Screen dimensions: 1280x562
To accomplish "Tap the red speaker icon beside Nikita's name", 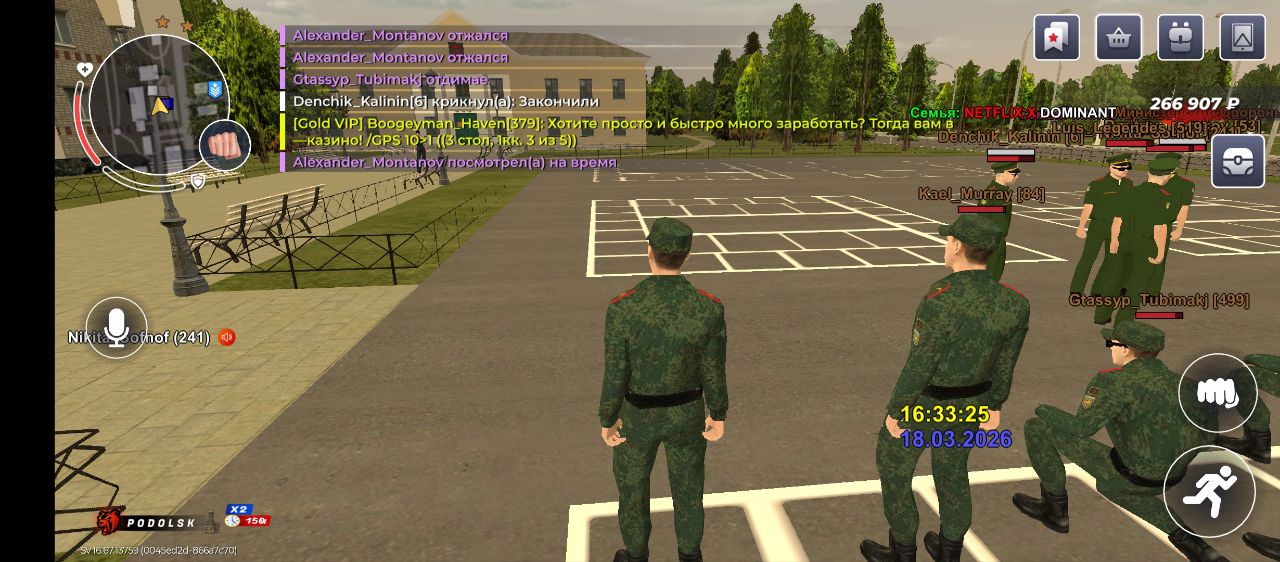I will click(x=227, y=338).
